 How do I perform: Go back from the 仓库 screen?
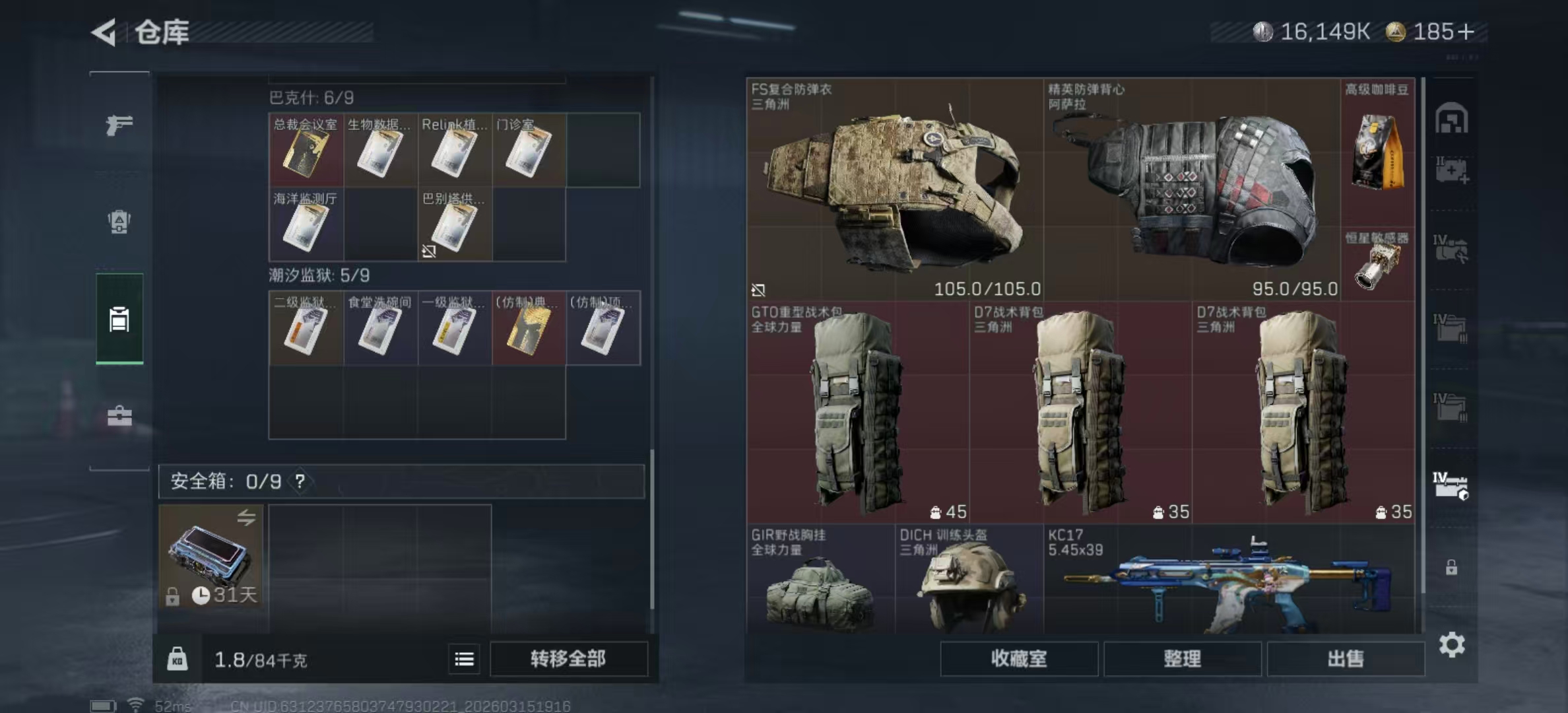tap(105, 32)
